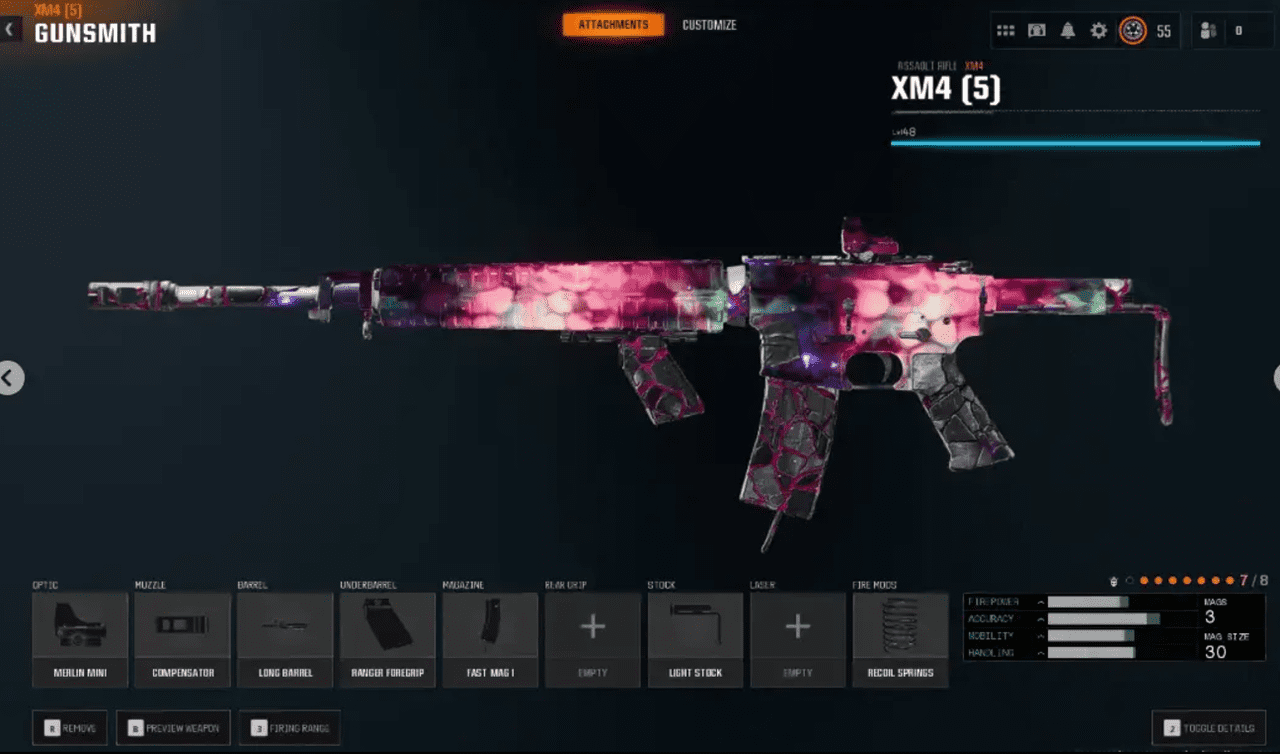This screenshot has height=754, width=1280.
Task: Choose the Long Barrel attachment slot
Action: click(285, 638)
